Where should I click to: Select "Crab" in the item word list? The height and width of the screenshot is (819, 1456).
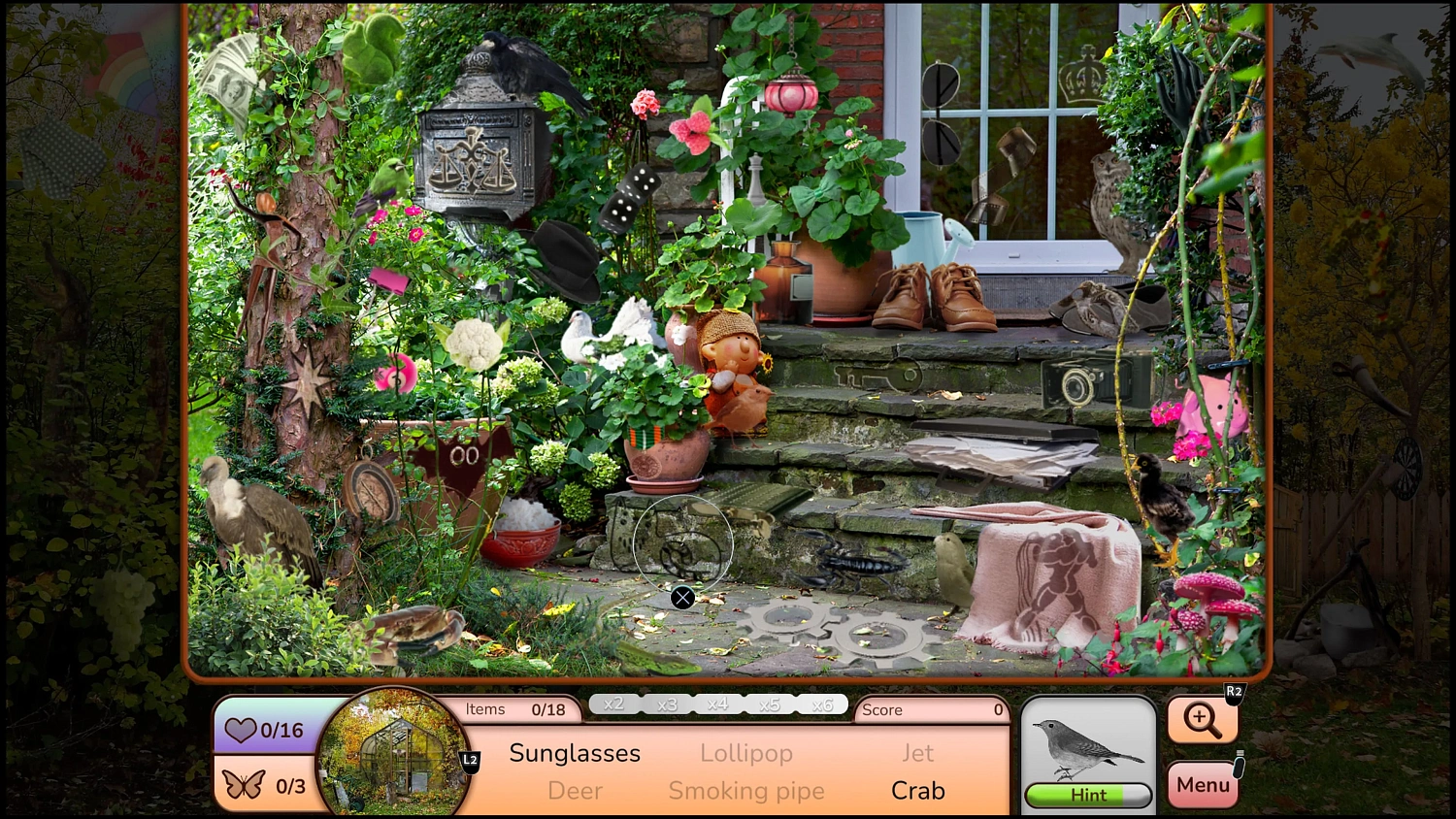917,791
